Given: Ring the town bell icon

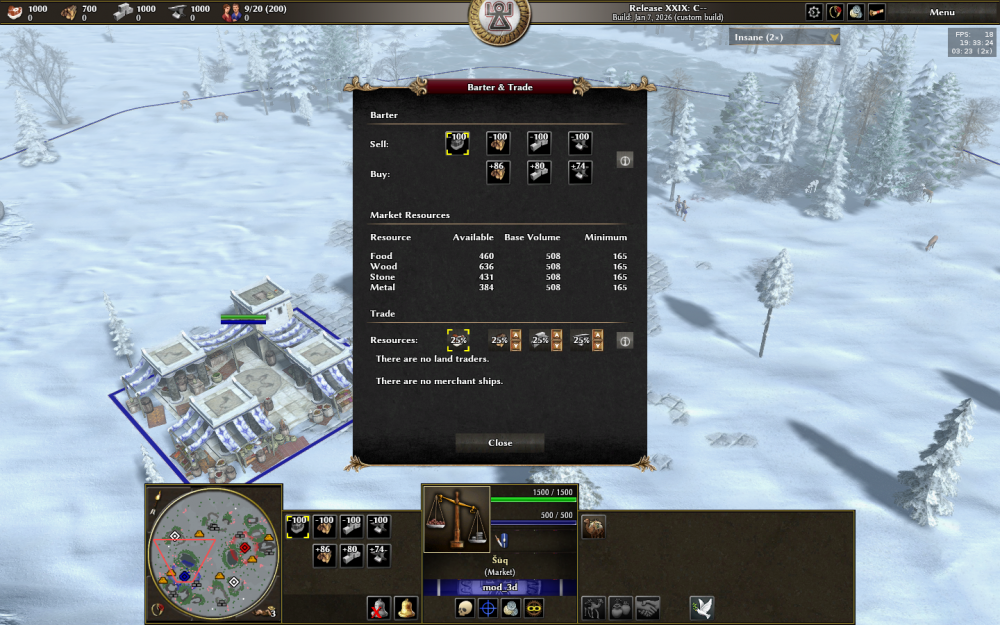Looking at the screenshot, I should coord(405,608).
